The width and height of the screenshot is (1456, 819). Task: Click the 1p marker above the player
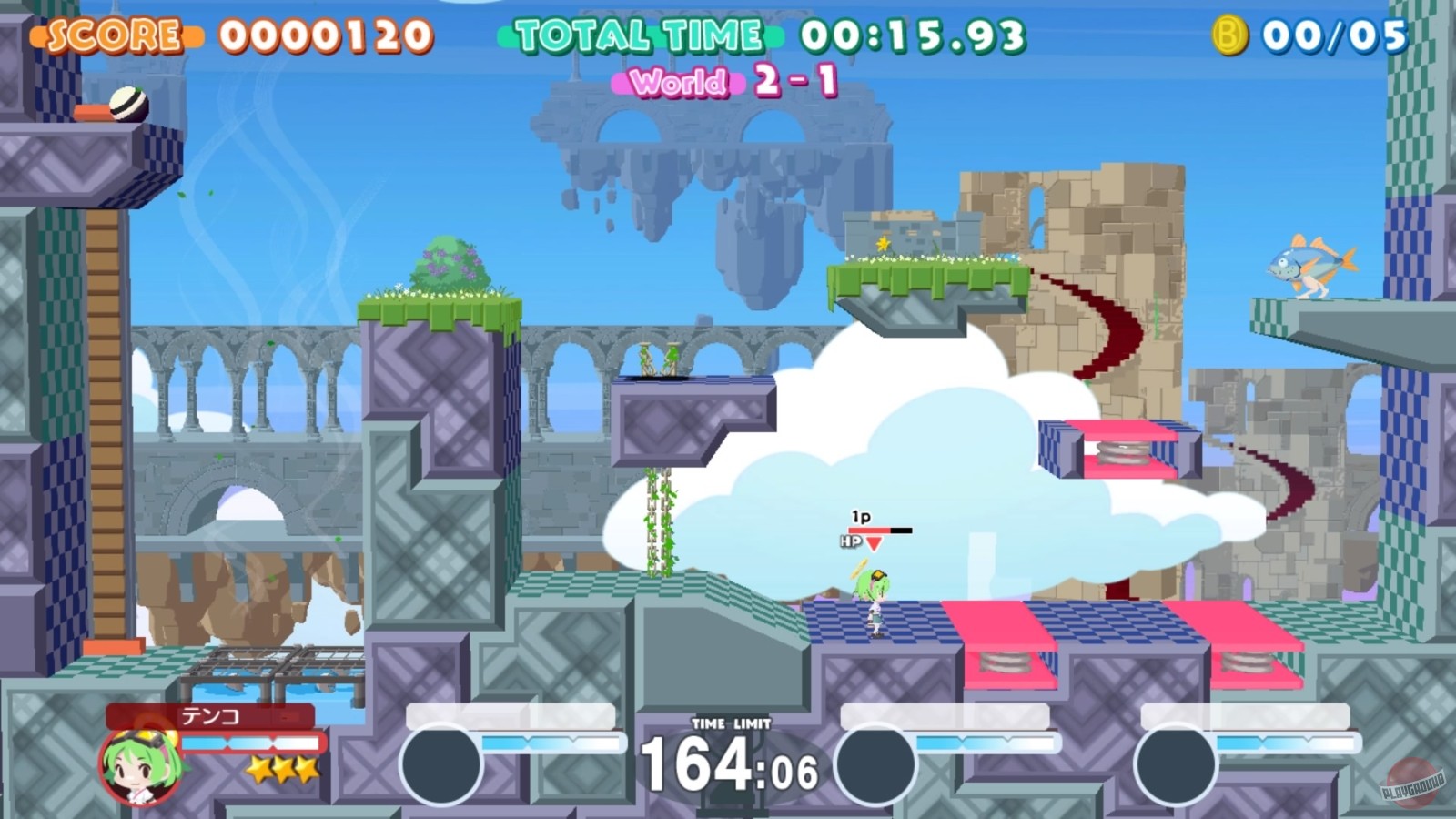point(859,516)
